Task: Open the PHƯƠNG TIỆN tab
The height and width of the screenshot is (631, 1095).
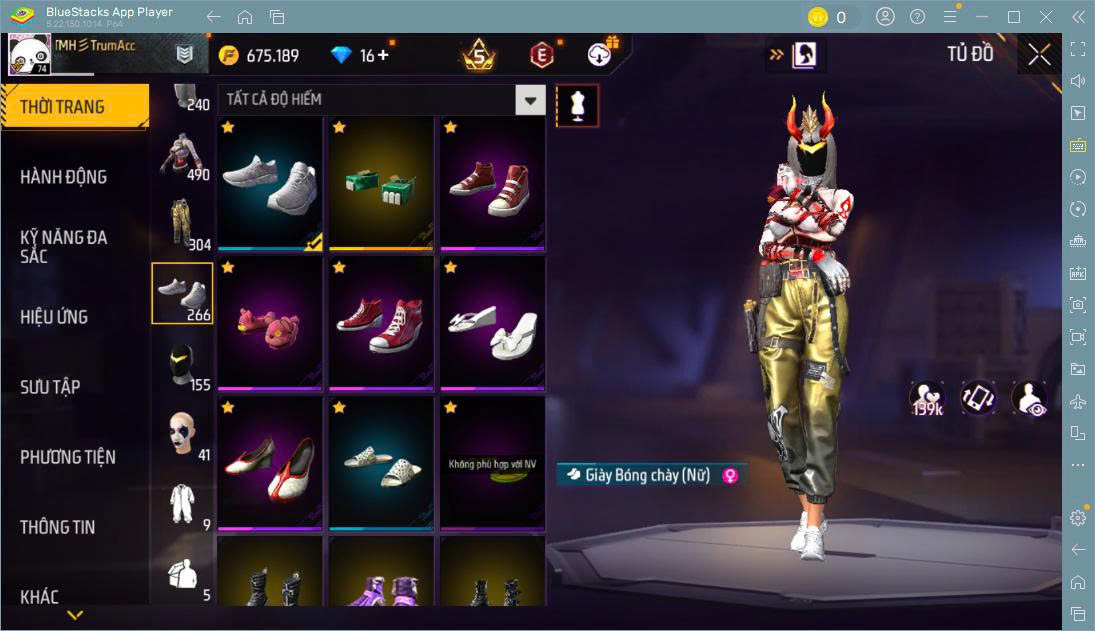Action: (x=68, y=457)
